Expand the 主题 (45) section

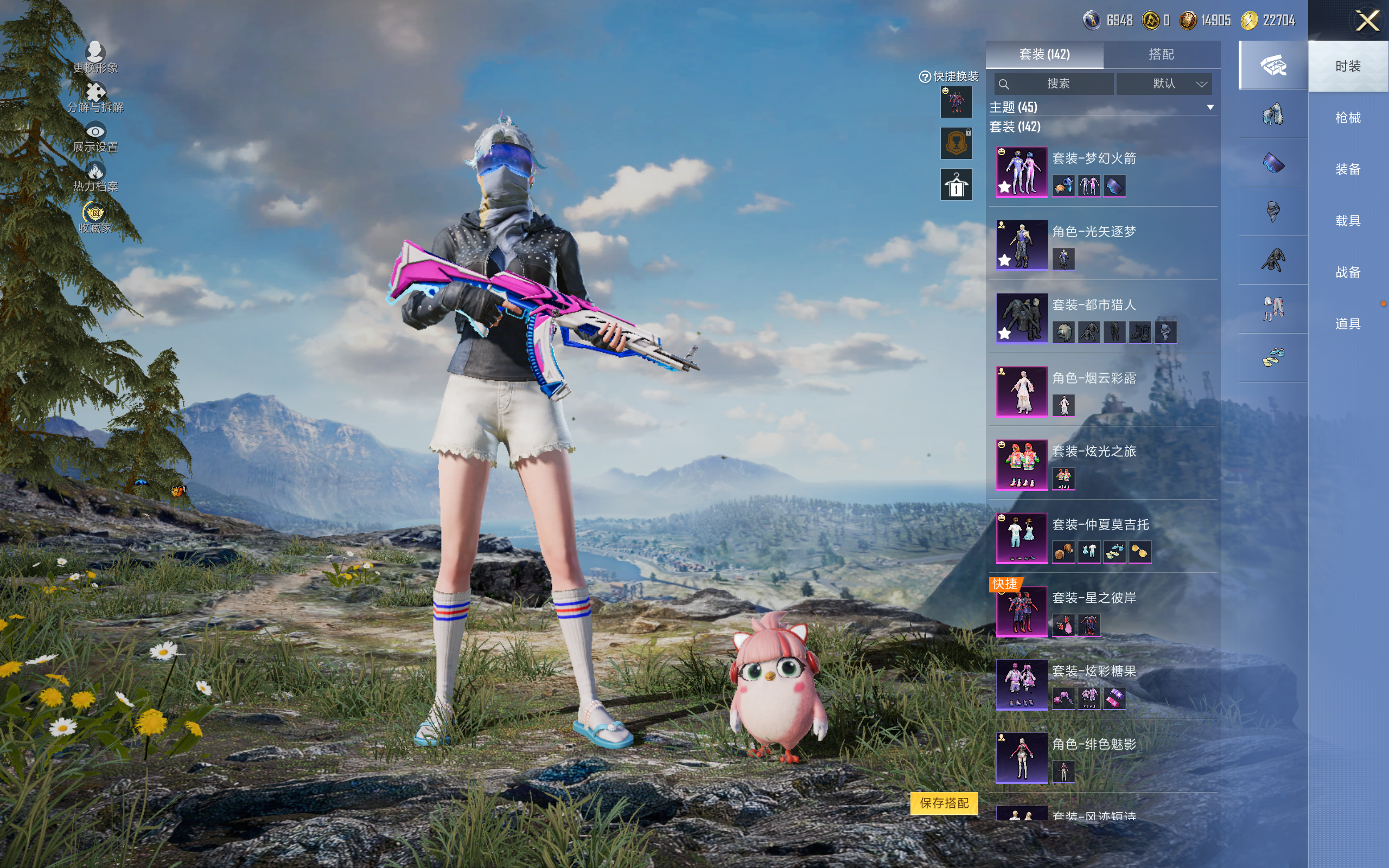point(1210,107)
